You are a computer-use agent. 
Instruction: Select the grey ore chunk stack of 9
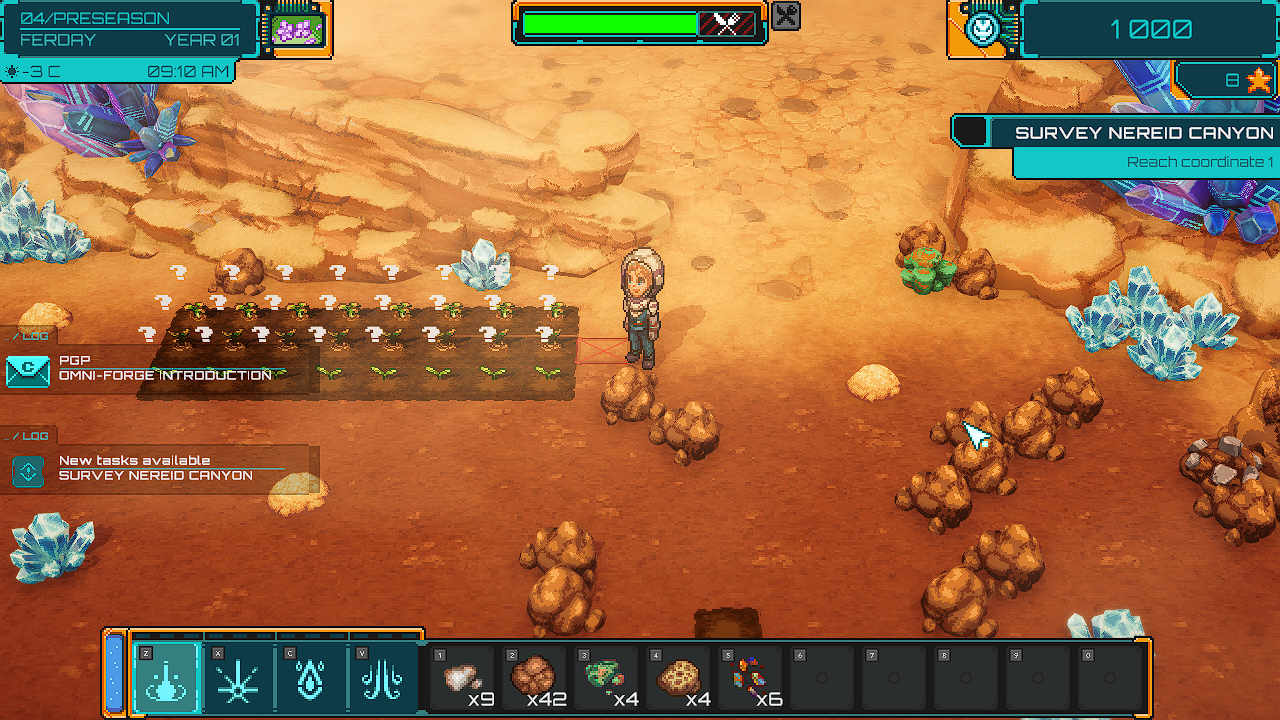tap(463, 678)
